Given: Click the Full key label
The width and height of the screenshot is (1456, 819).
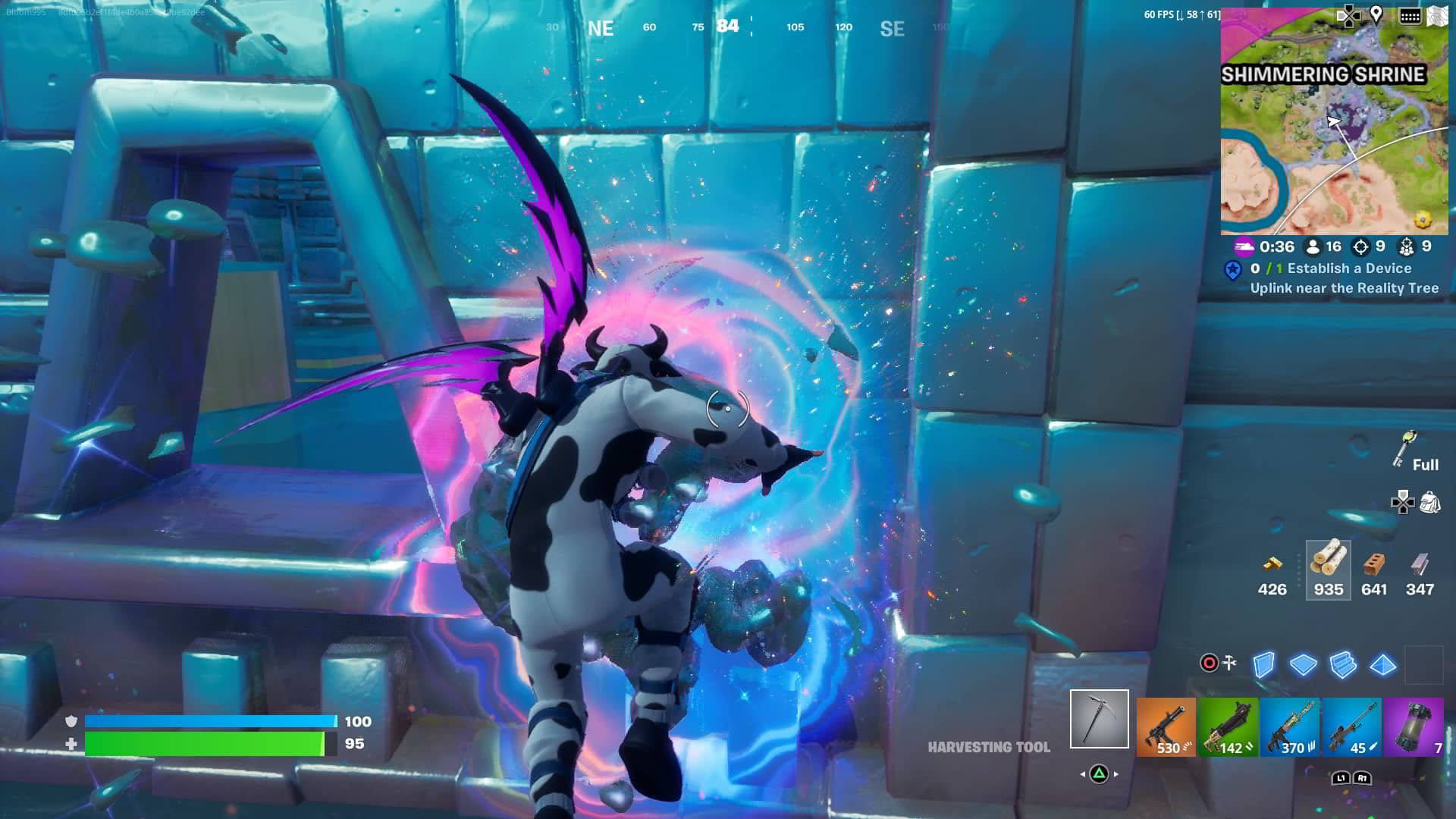Looking at the screenshot, I should 1426,464.
